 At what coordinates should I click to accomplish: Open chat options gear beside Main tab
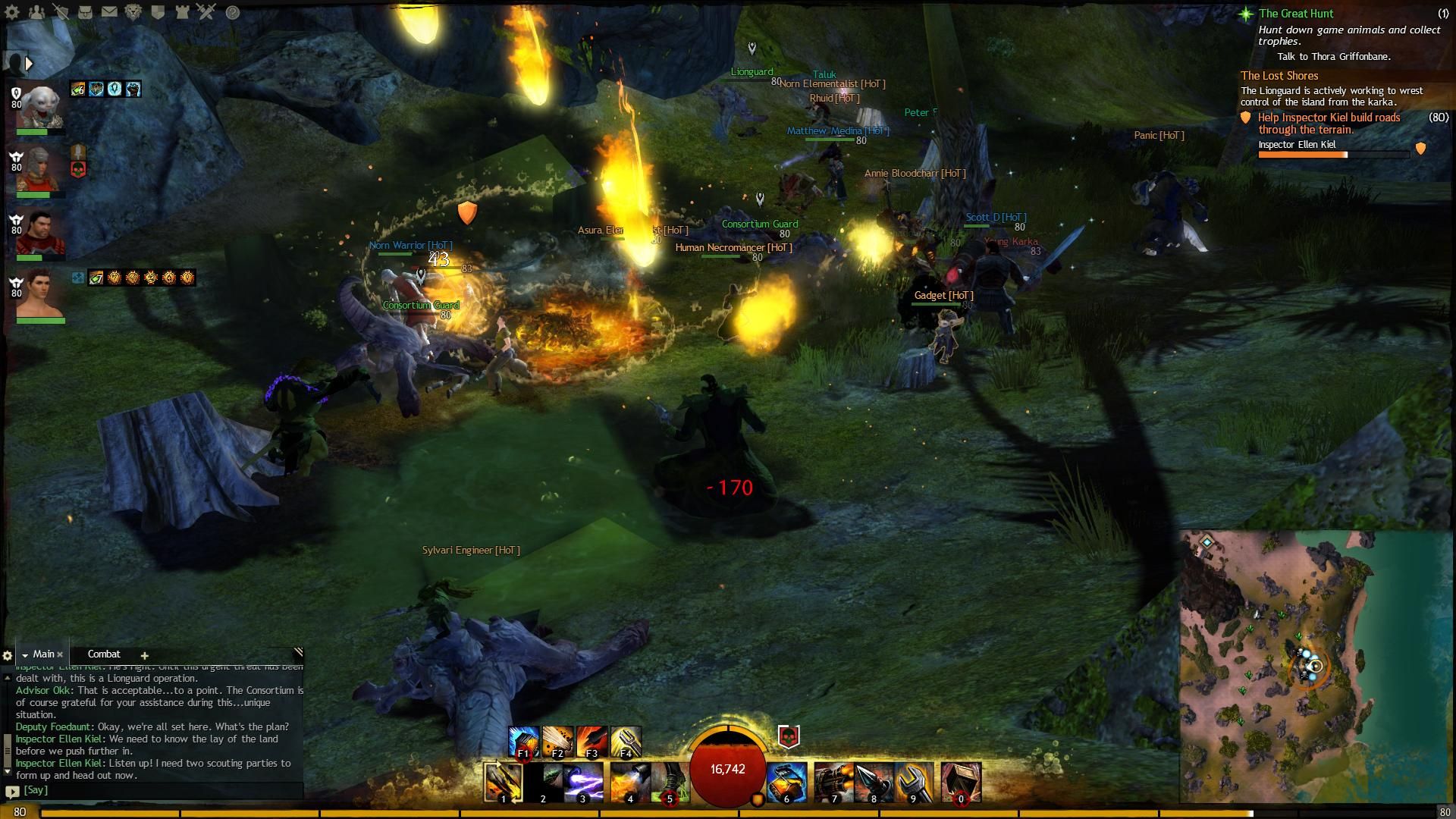pyautogui.click(x=8, y=655)
